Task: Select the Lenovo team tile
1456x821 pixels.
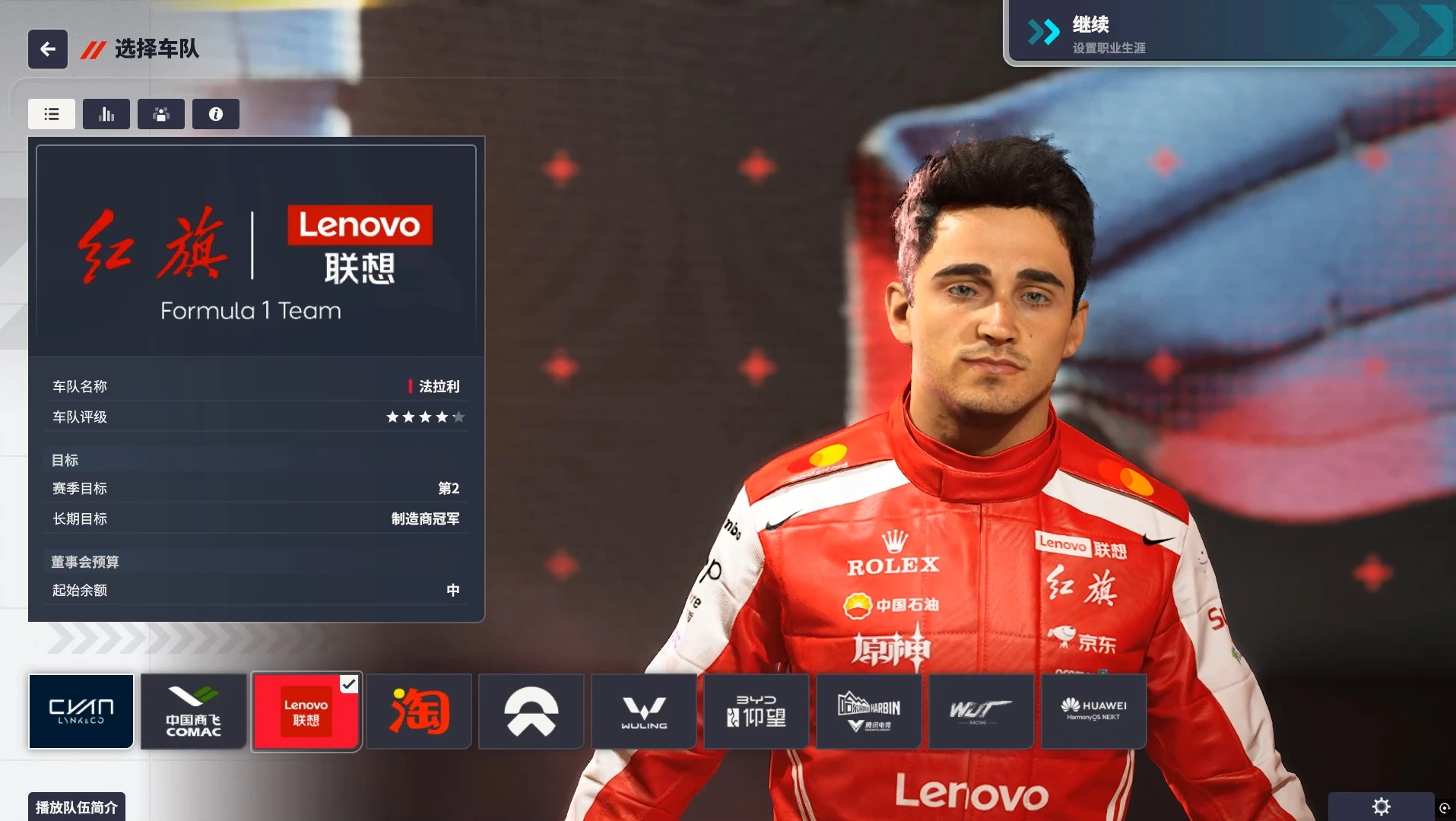Action: [306, 712]
